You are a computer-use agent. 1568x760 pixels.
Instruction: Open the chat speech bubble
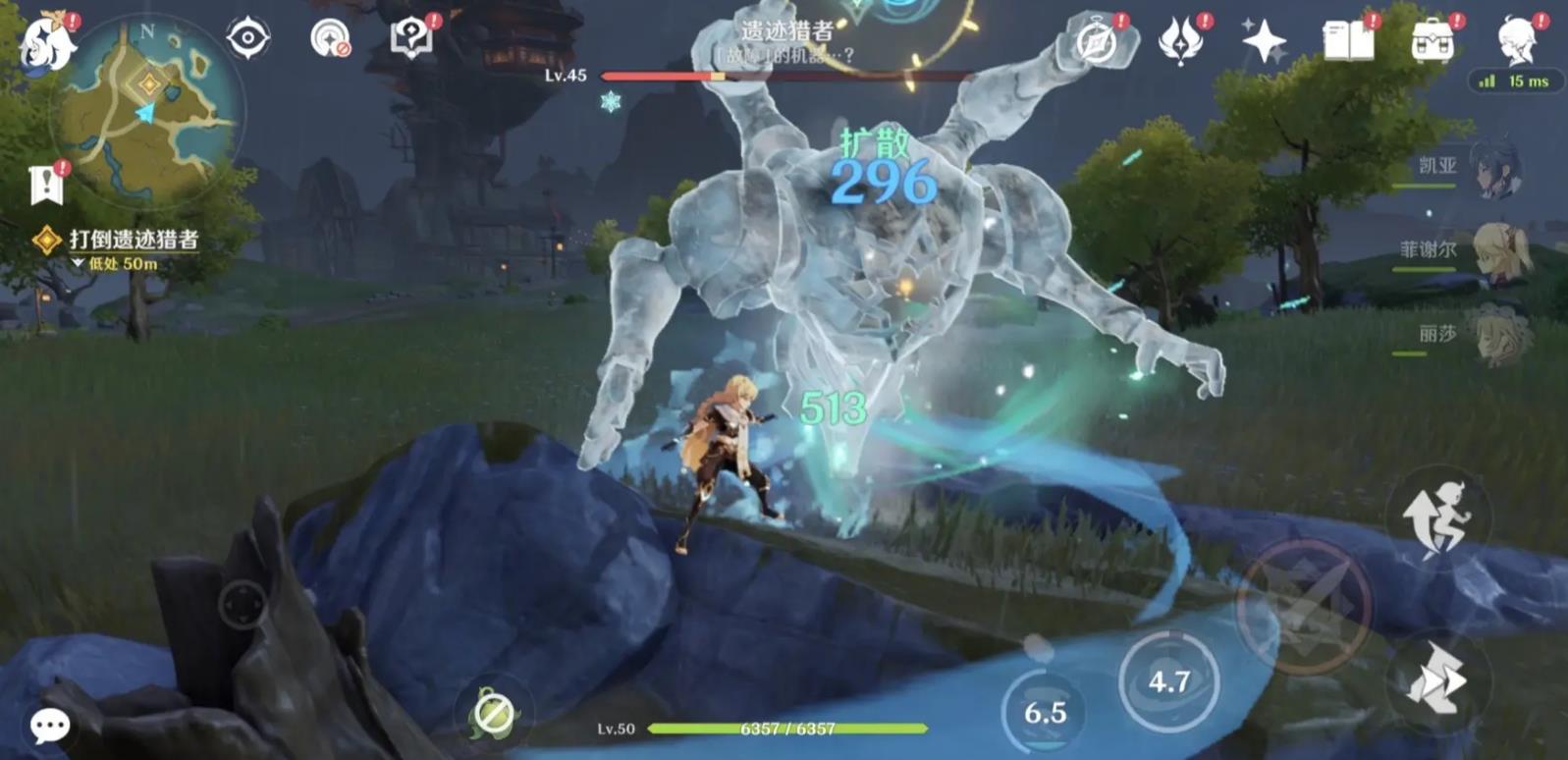pos(49,726)
